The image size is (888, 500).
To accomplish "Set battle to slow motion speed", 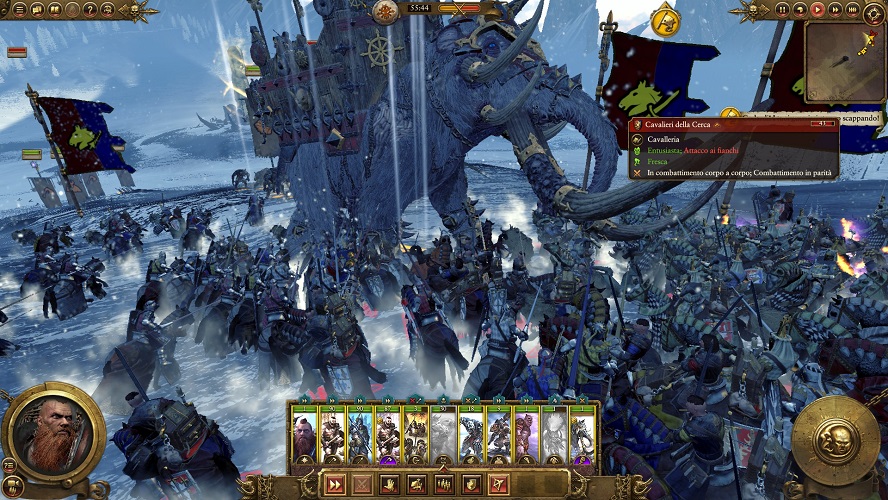I will (x=800, y=10).
